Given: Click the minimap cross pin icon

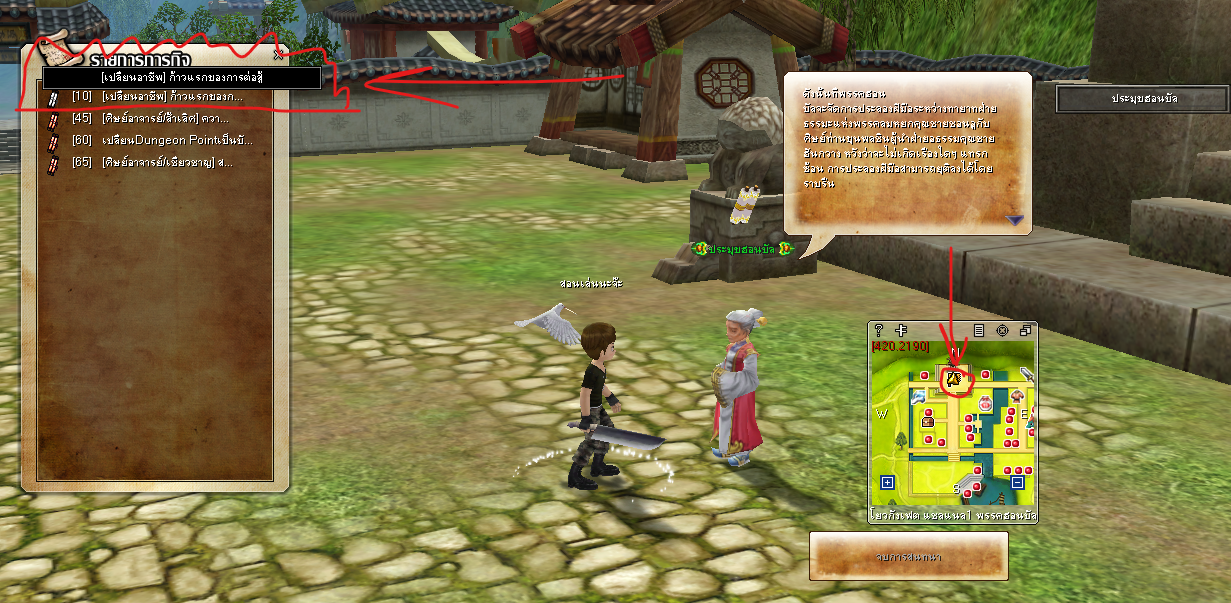Looking at the screenshot, I should click(x=901, y=330).
